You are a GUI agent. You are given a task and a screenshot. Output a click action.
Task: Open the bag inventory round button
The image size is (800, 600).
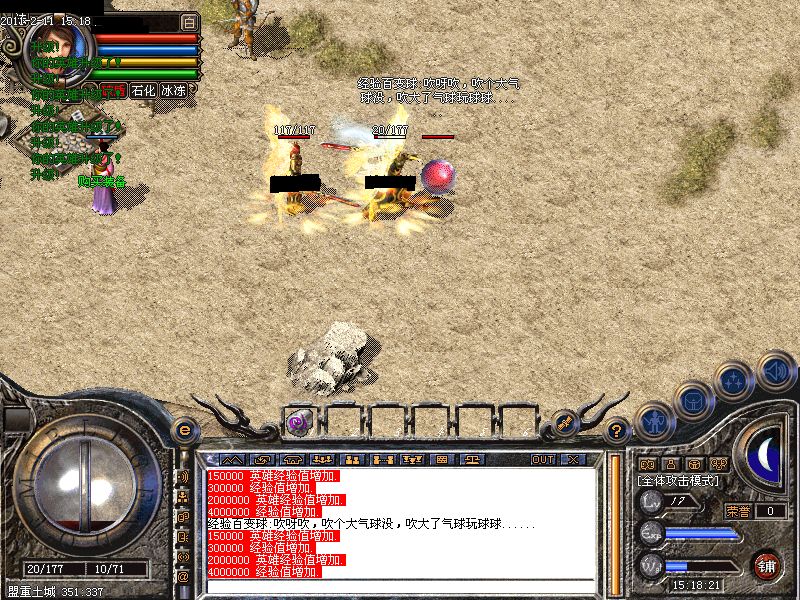(x=692, y=400)
